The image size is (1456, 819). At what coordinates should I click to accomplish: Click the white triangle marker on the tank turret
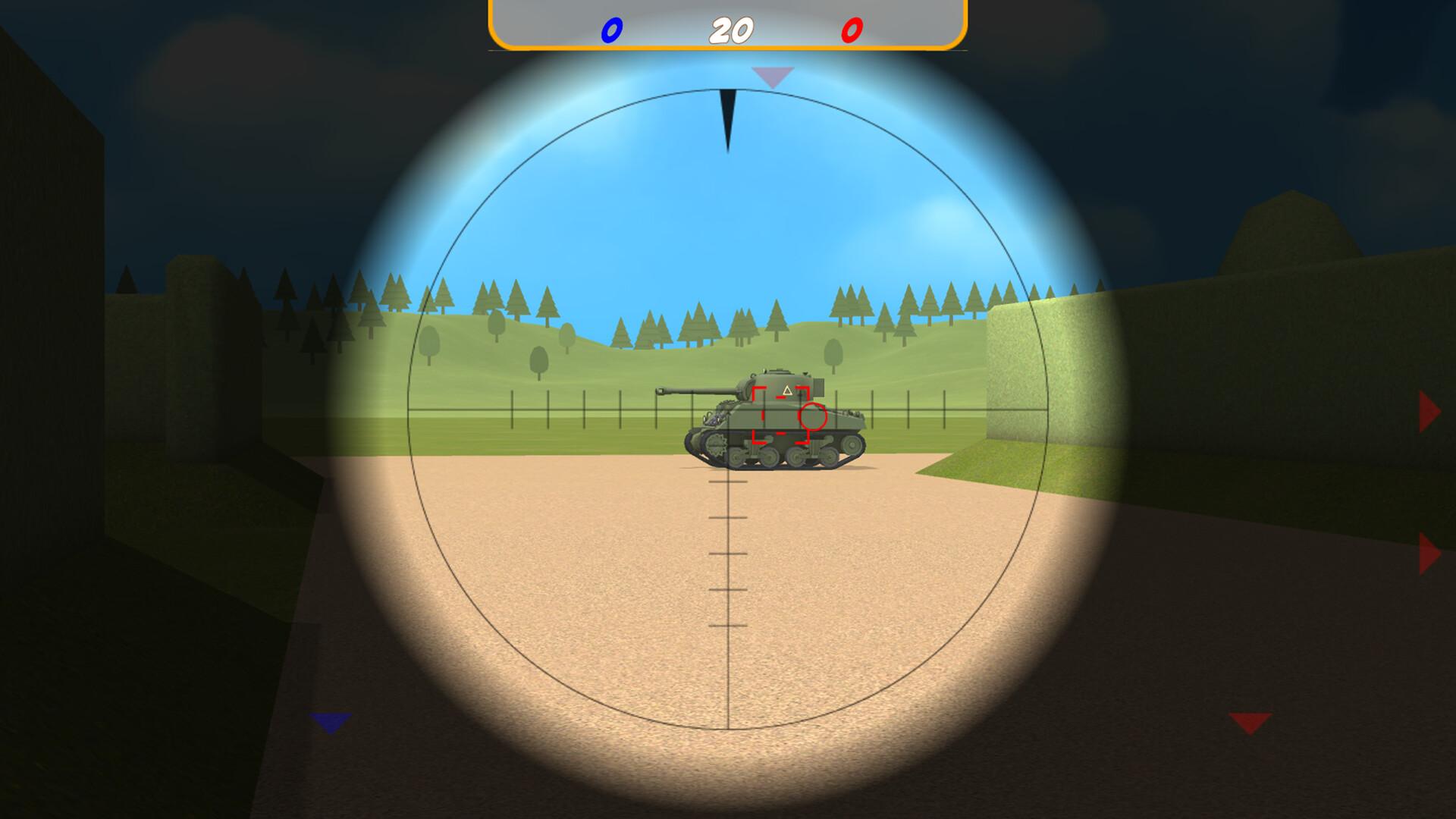pos(786,390)
